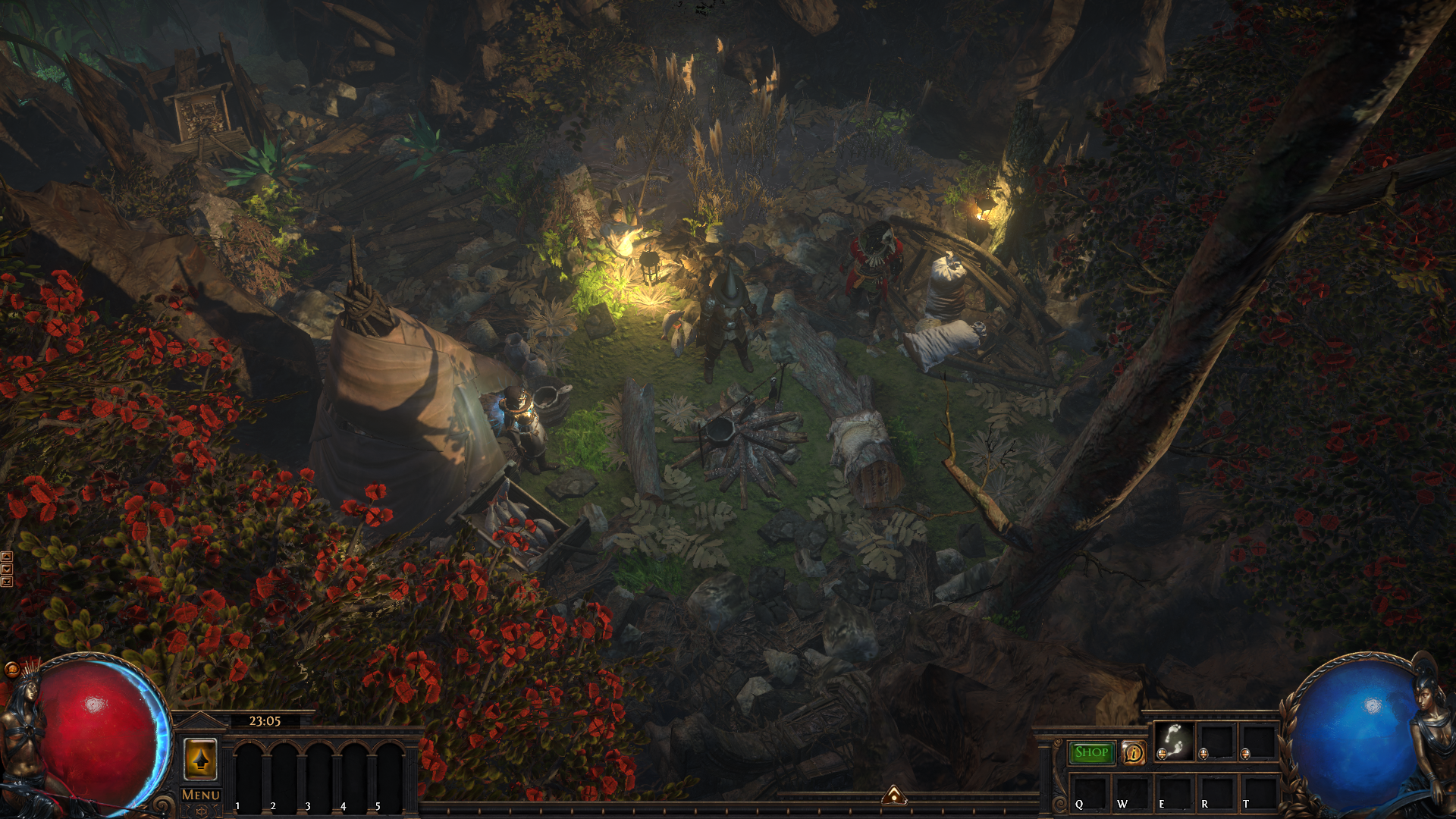Expand the triangle arrow on the bottom bar

click(894, 795)
